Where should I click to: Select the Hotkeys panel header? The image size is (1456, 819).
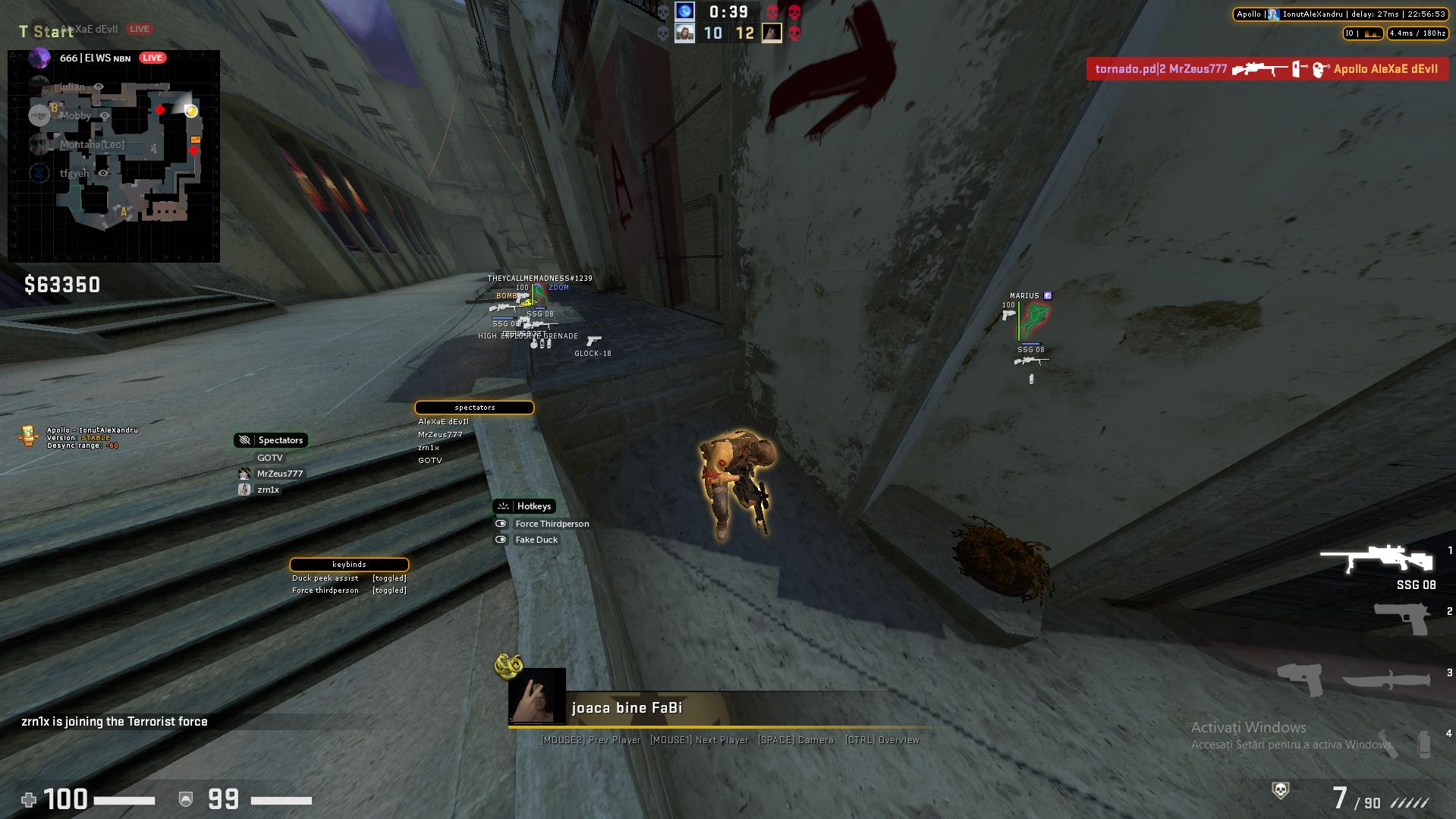[x=526, y=506]
